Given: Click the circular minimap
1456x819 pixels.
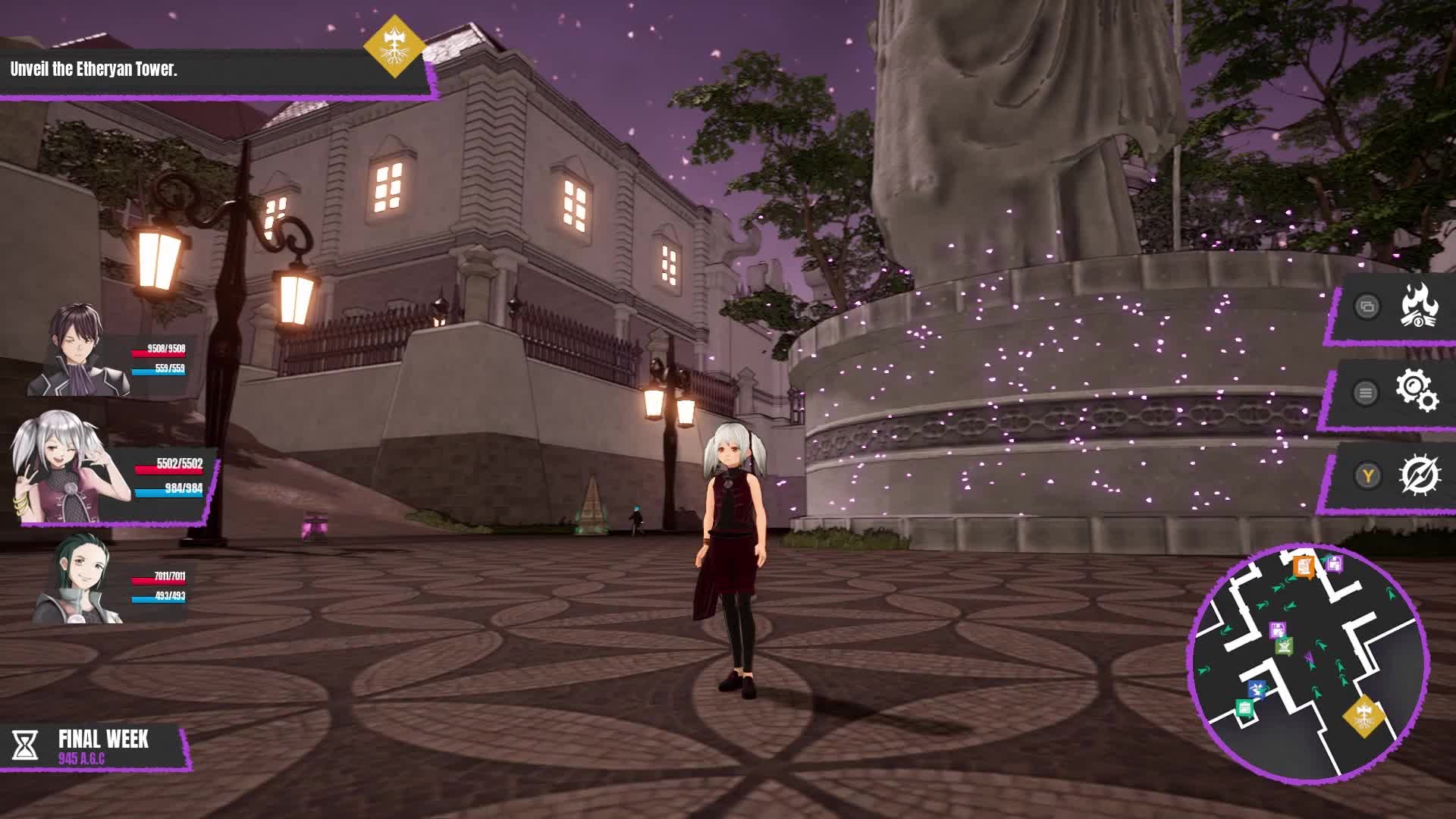Looking at the screenshot, I should click(1309, 664).
